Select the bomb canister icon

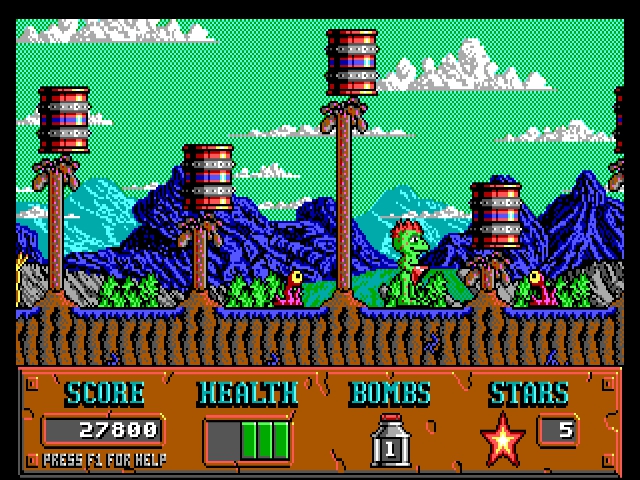click(x=389, y=440)
